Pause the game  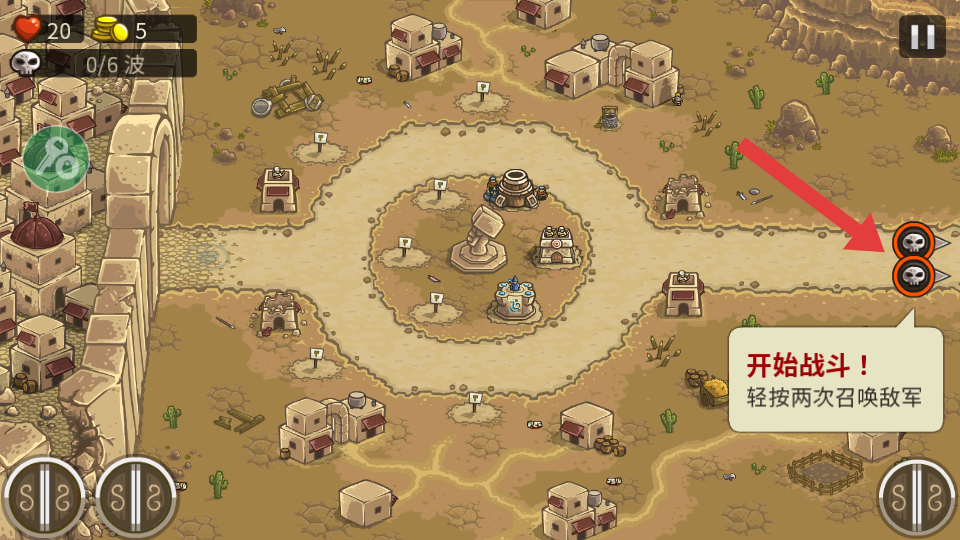921,37
